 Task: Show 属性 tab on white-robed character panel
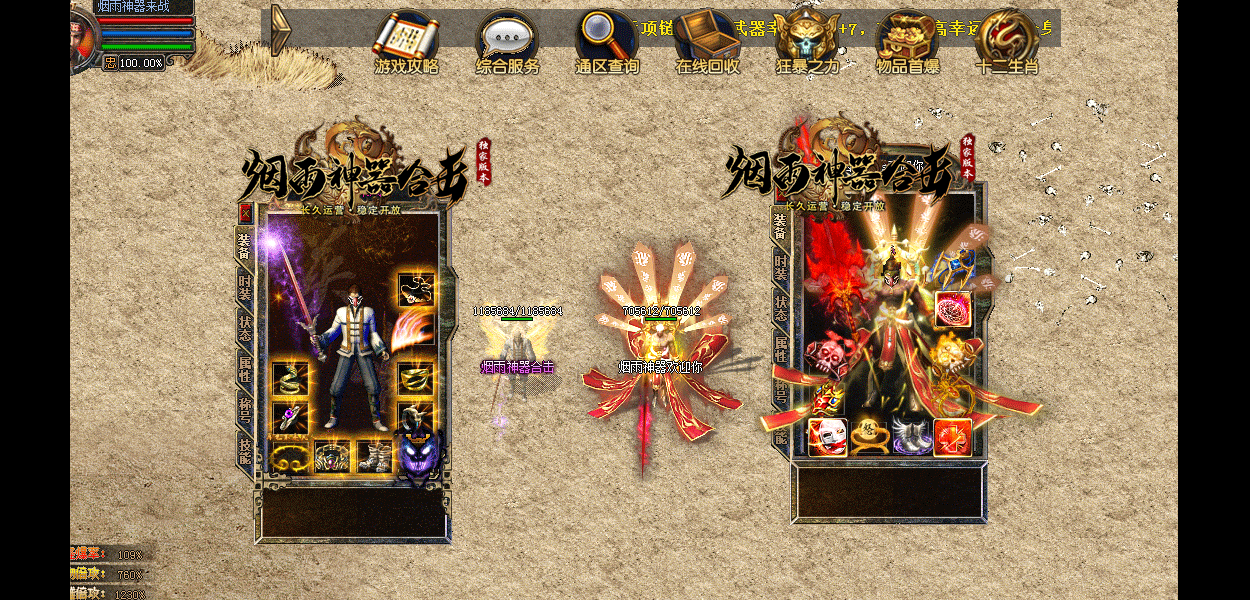click(244, 368)
